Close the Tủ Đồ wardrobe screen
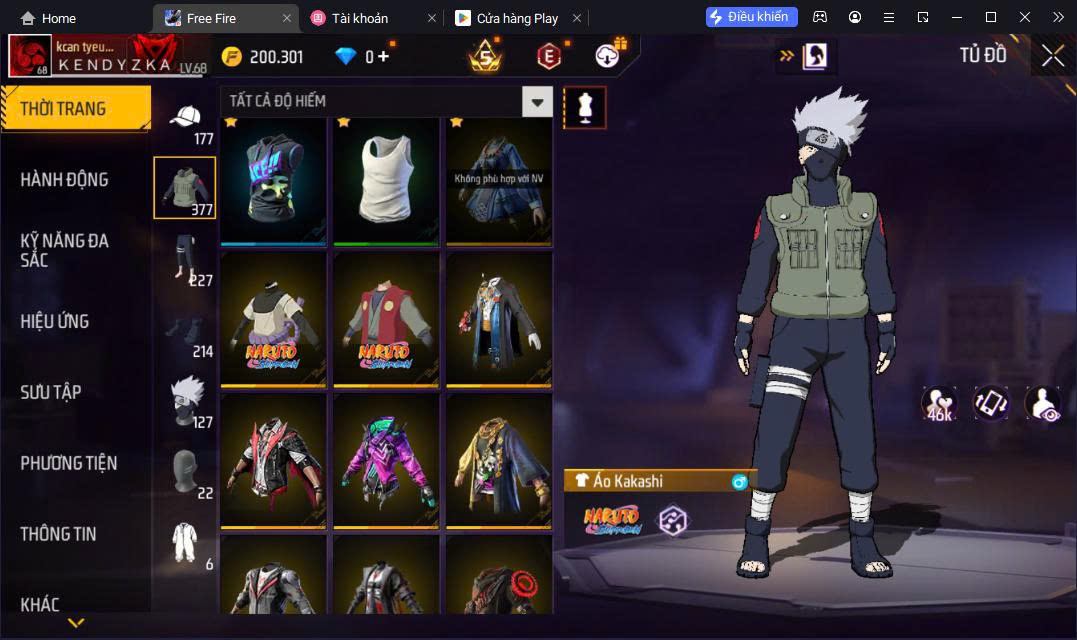Viewport: 1077px width, 640px height. [1052, 56]
